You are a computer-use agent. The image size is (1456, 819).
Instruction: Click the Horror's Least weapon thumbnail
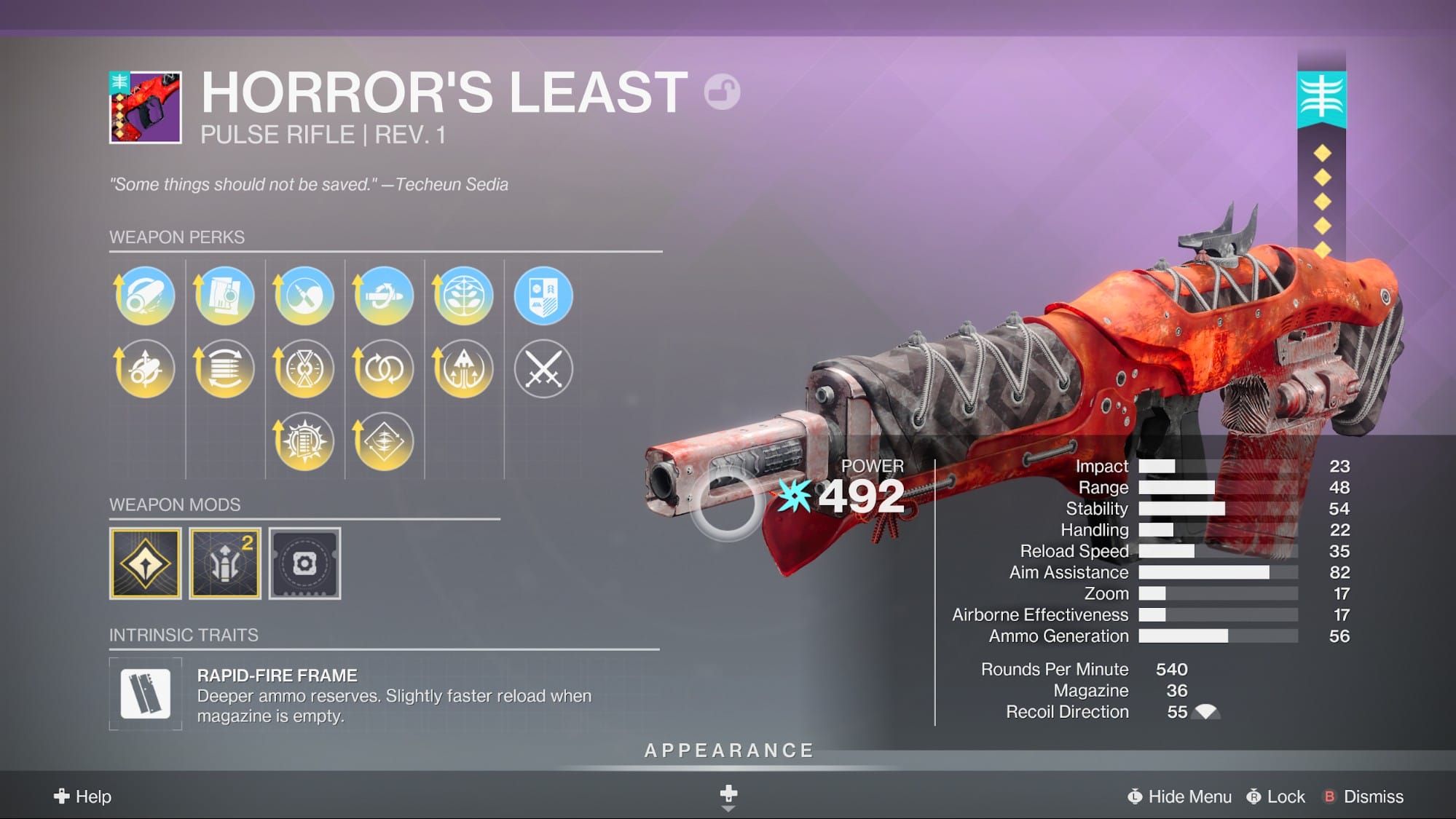point(146,108)
